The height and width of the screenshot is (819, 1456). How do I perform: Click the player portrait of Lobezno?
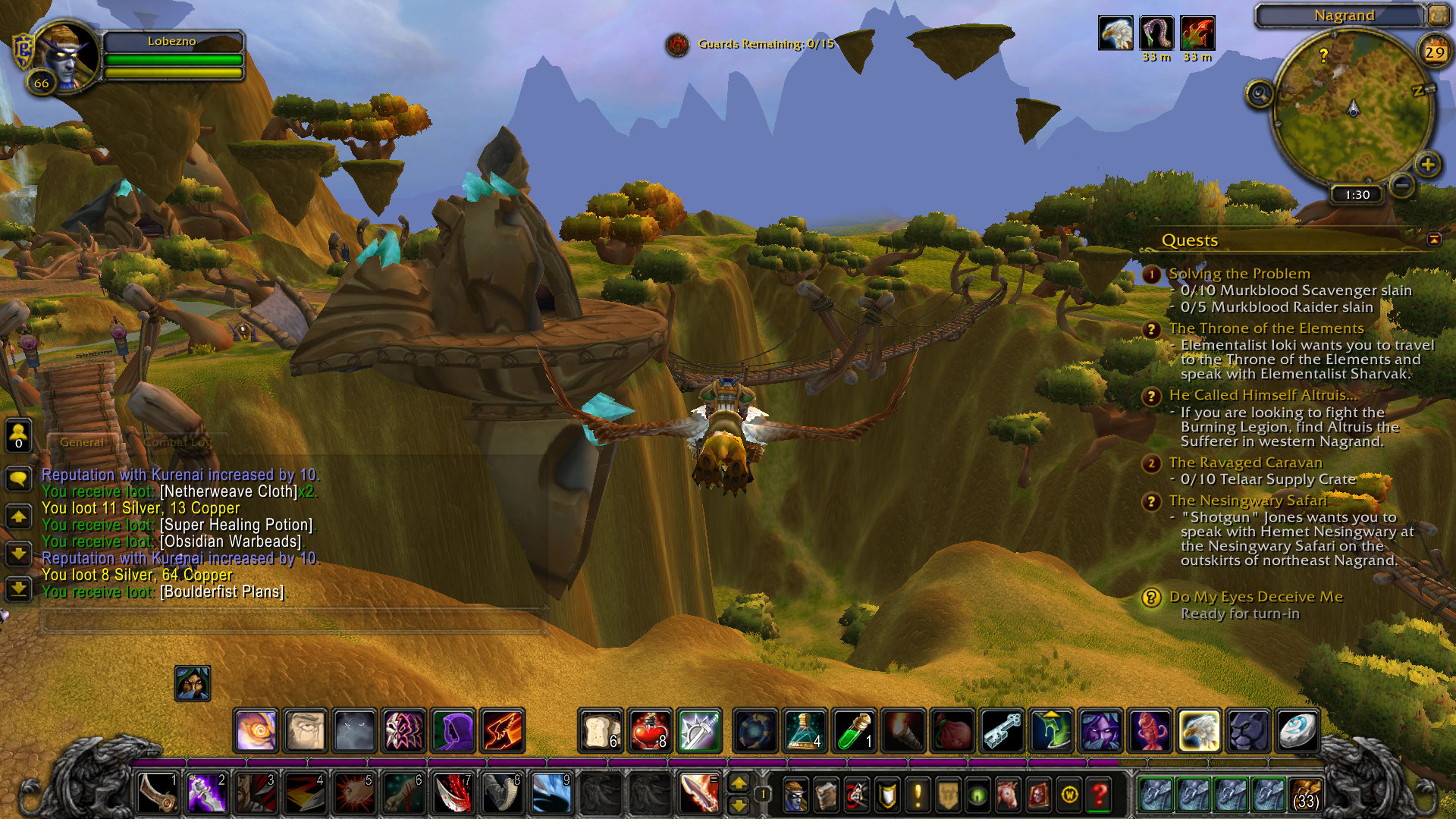click(67, 55)
